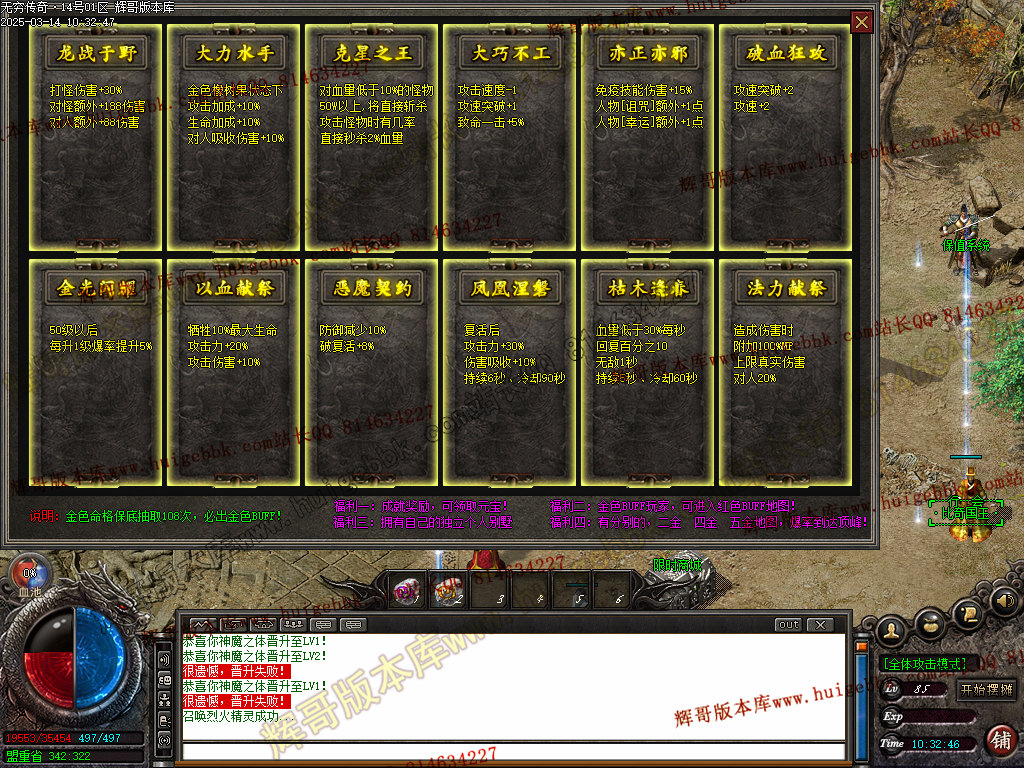Choose the 恶魔契约 buff card
Image resolution: width=1024 pixels, height=768 pixels.
373,376
